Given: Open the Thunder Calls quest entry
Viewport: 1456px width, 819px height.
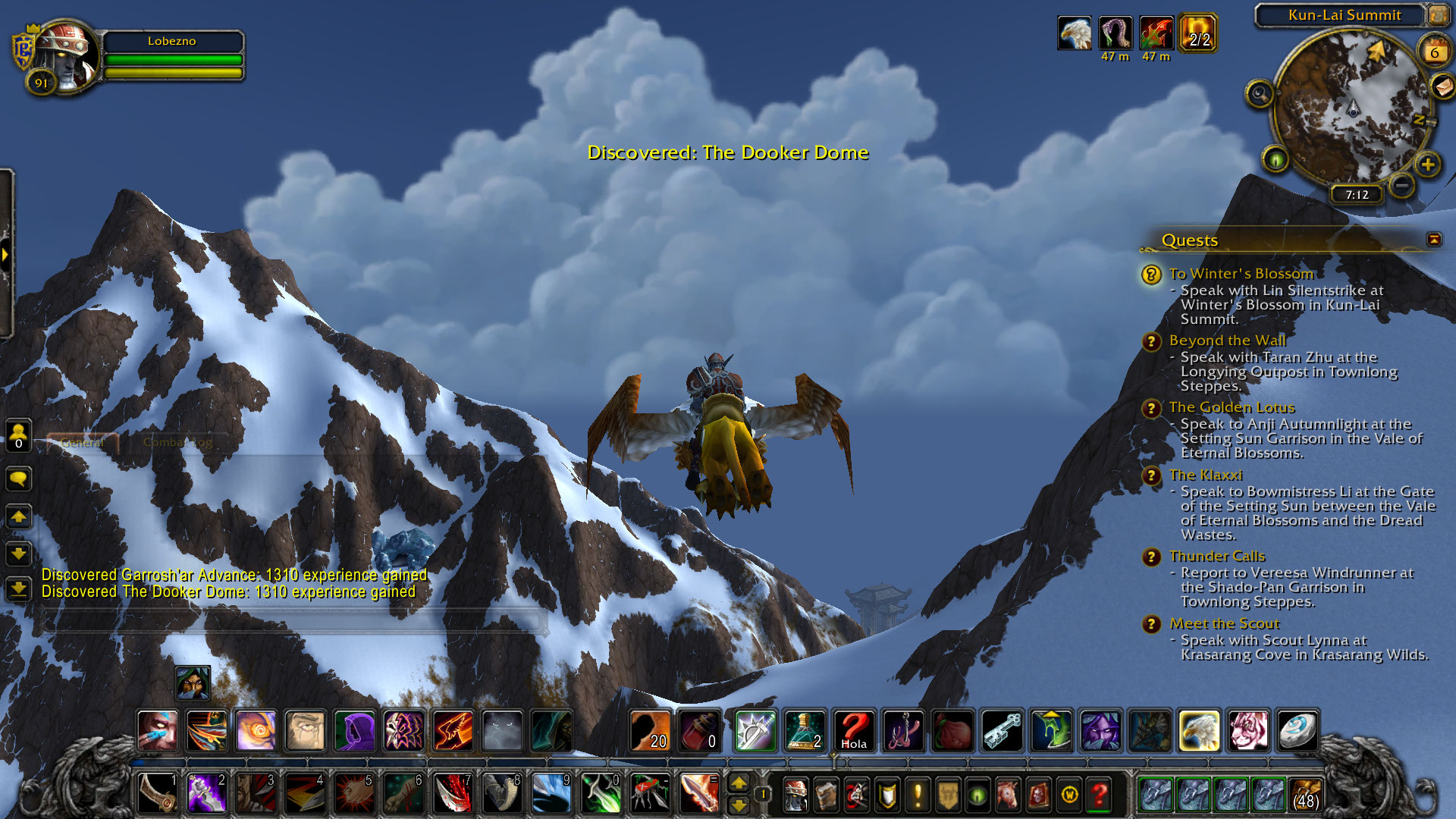Looking at the screenshot, I should click(1216, 557).
